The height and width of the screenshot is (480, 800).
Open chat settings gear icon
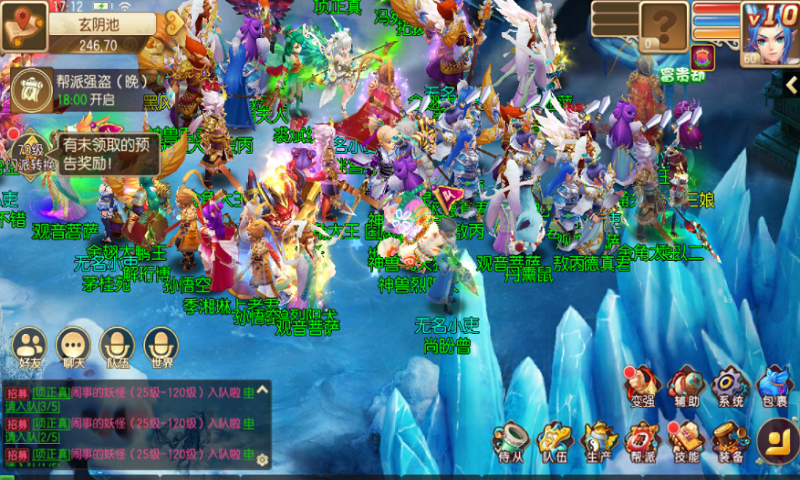tap(262, 459)
